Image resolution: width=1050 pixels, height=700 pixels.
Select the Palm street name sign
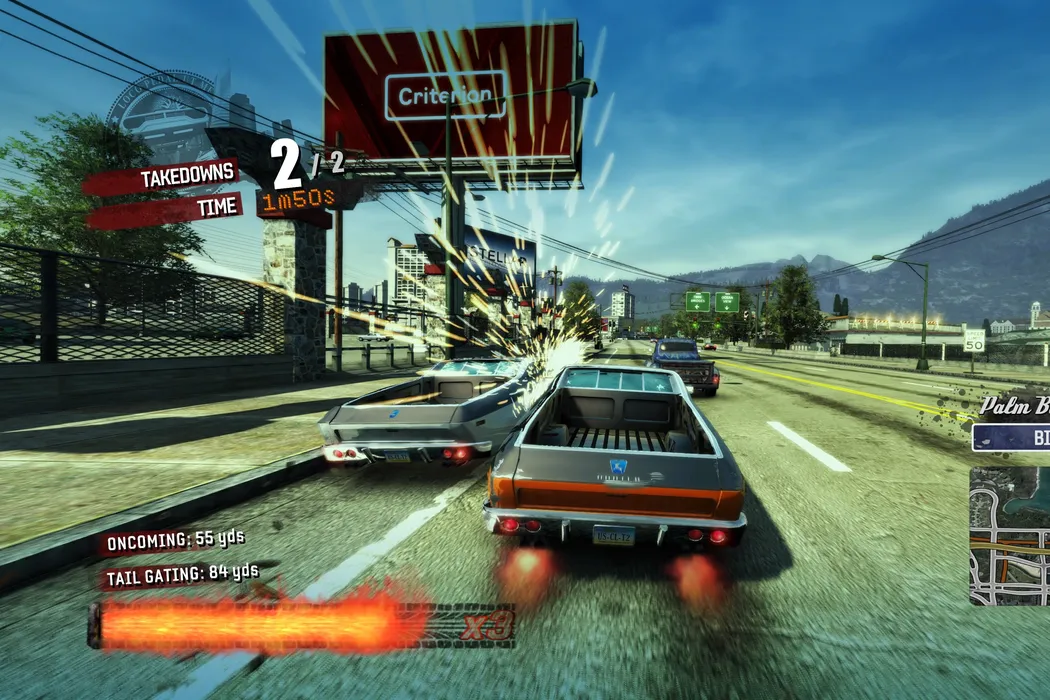(x=1013, y=407)
